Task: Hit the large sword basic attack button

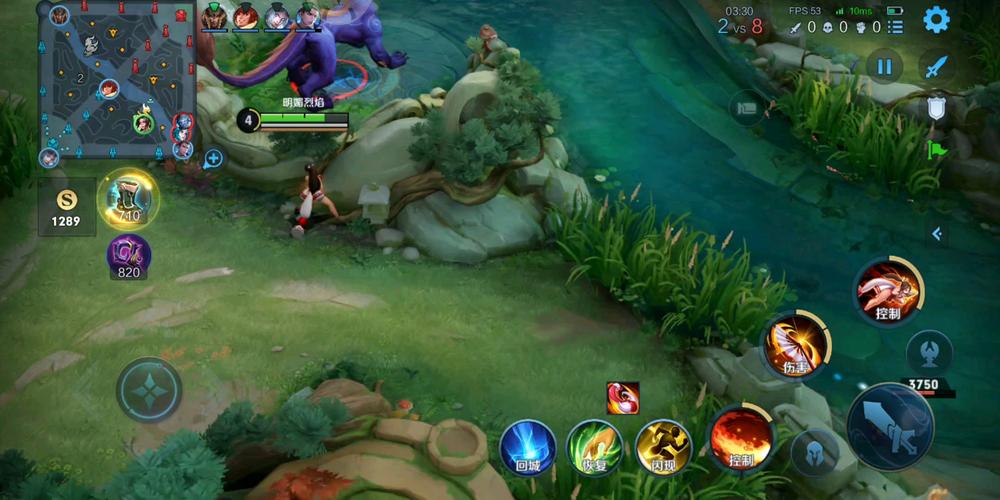Action: tap(890, 426)
